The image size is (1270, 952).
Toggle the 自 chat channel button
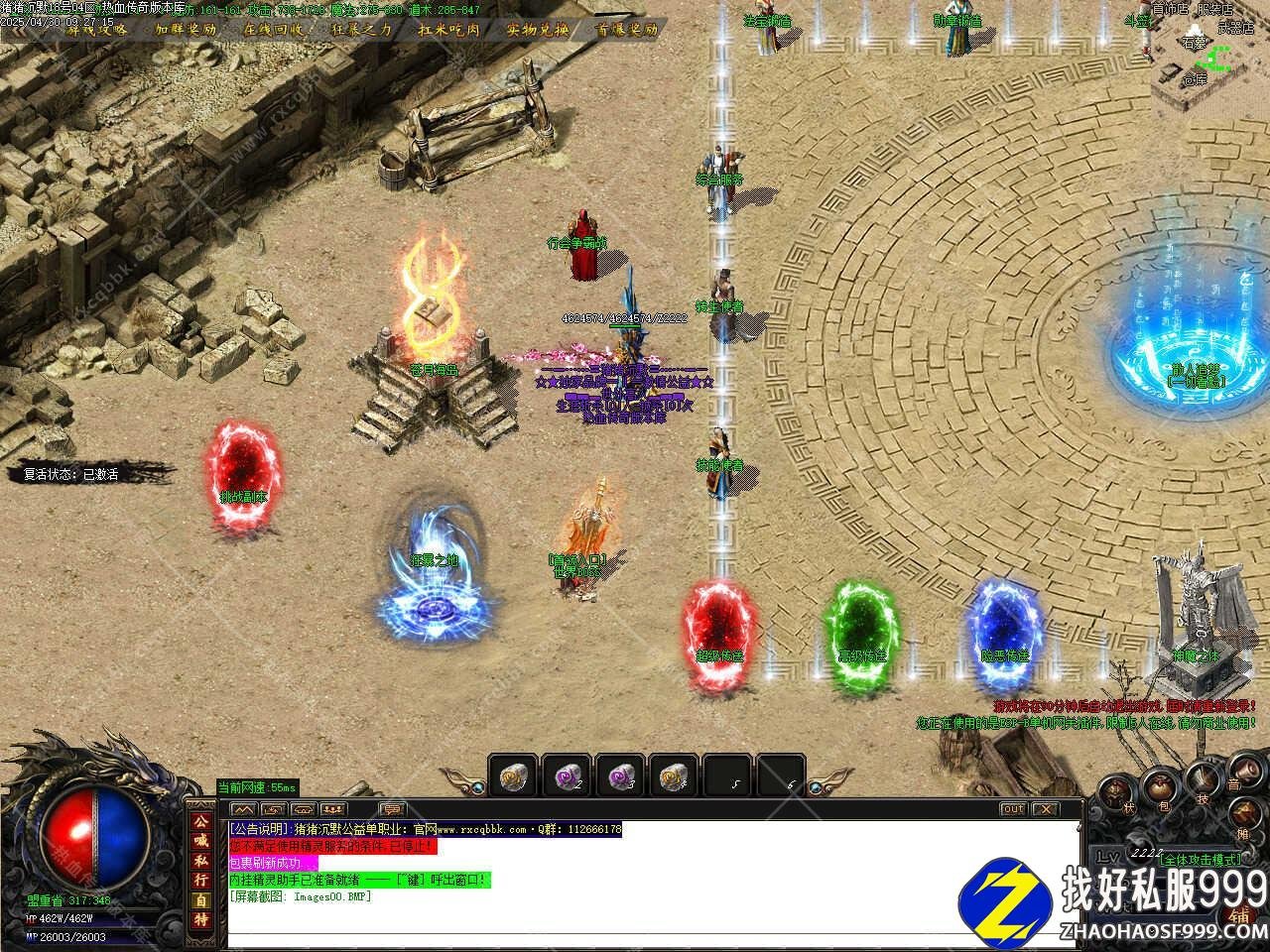pos(201,899)
